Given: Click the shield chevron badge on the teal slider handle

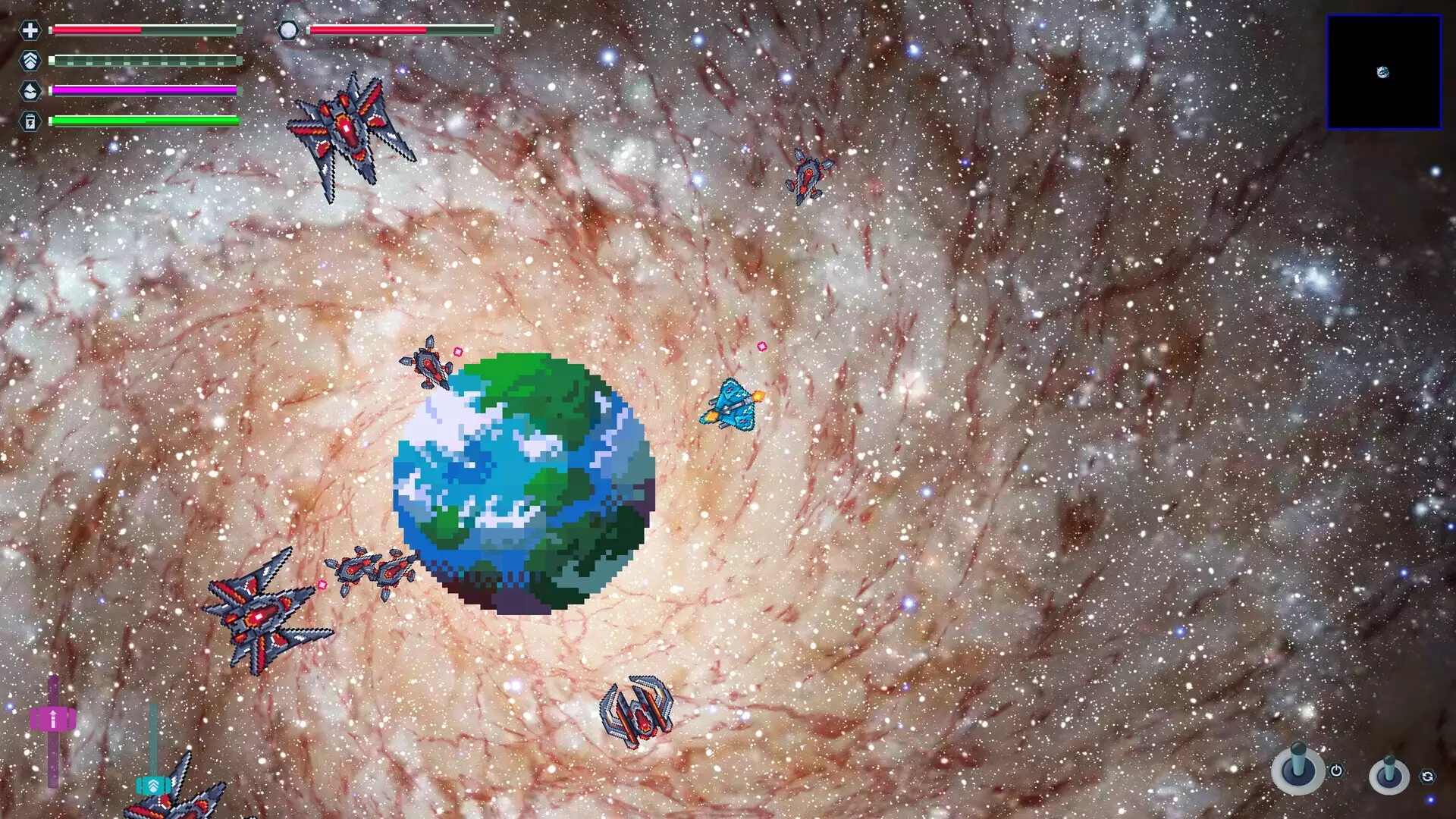Looking at the screenshot, I should [x=154, y=786].
